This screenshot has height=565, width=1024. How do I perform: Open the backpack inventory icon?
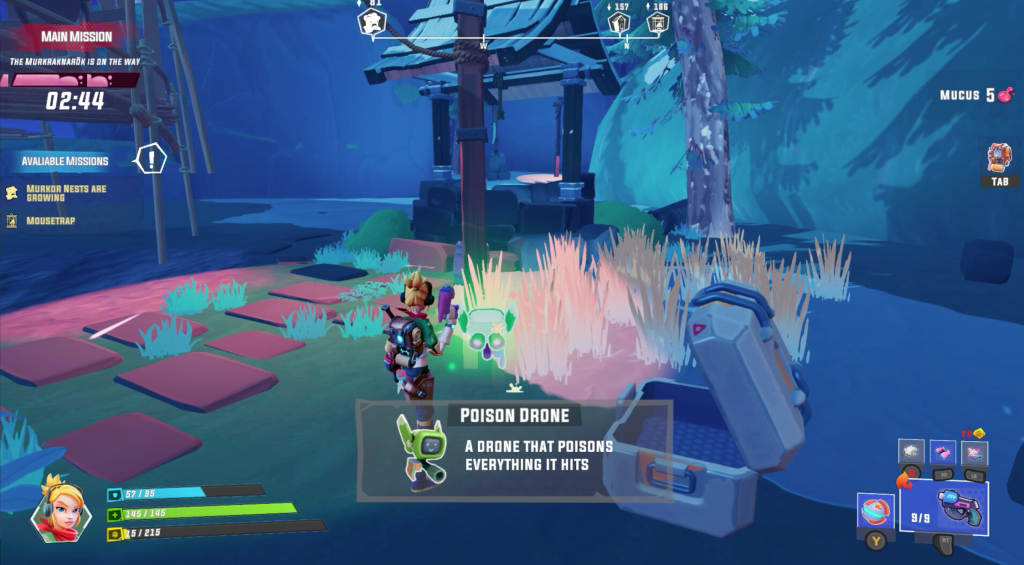point(999,158)
